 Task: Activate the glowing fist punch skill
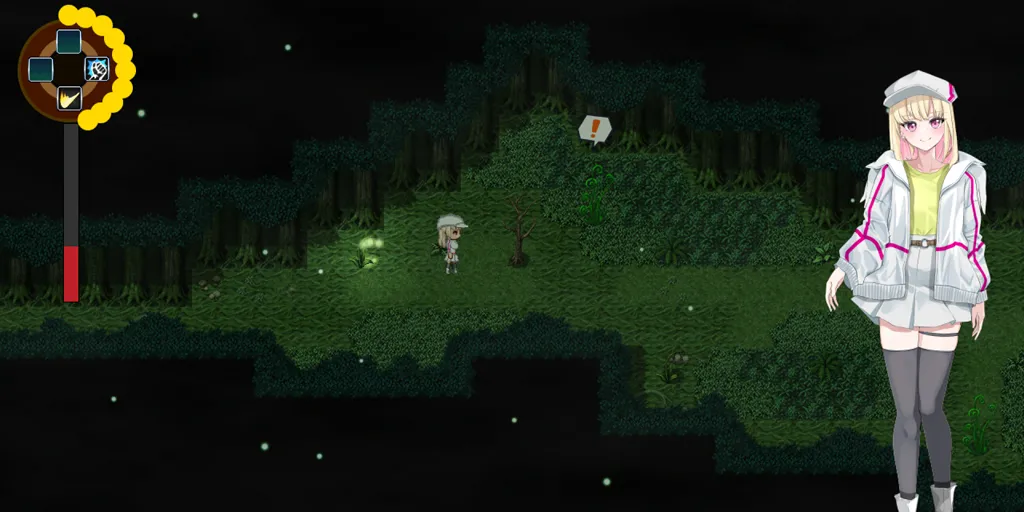click(x=97, y=69)
